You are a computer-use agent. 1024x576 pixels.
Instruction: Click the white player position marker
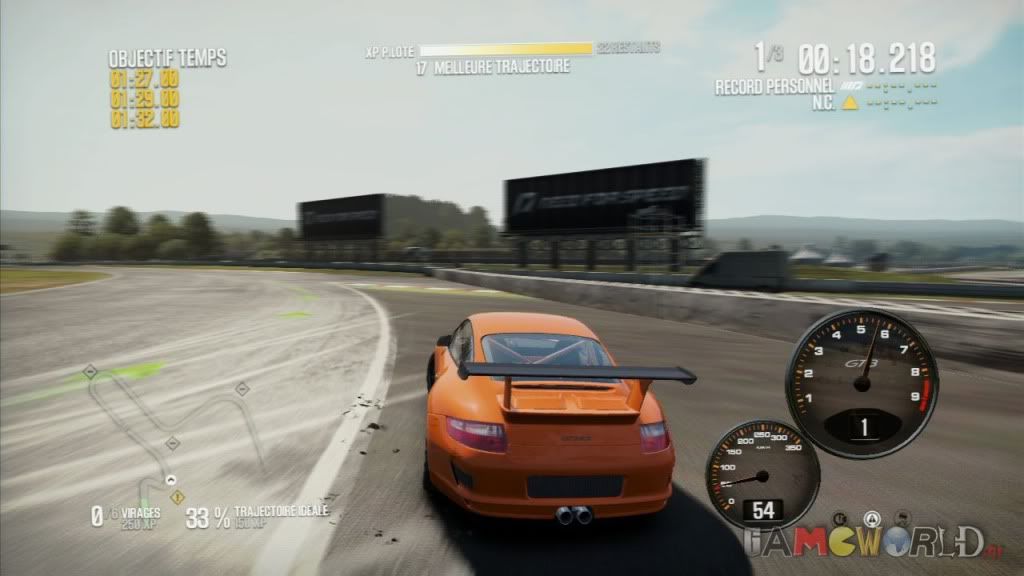tap(170, 480)
